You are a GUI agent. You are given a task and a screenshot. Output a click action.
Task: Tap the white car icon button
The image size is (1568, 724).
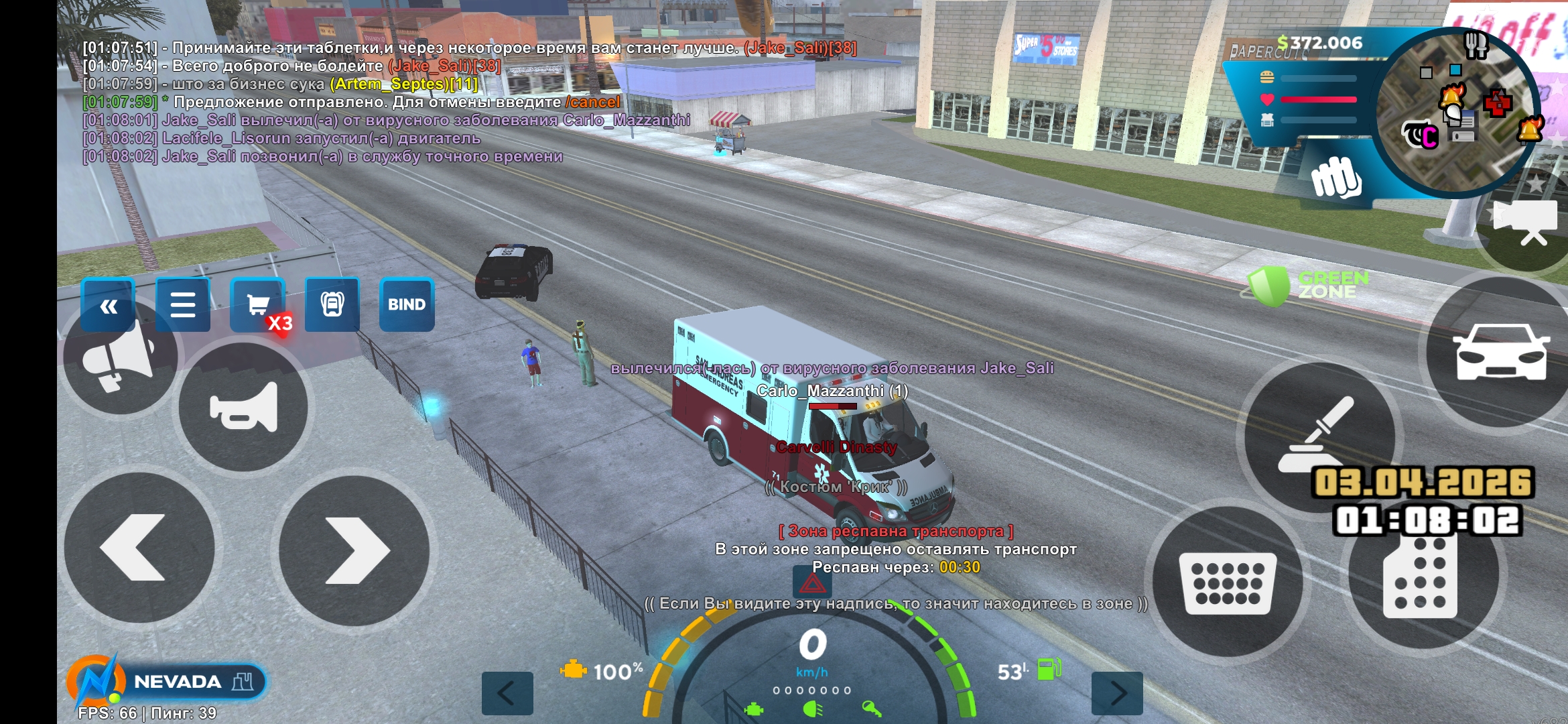point(1501,351)
